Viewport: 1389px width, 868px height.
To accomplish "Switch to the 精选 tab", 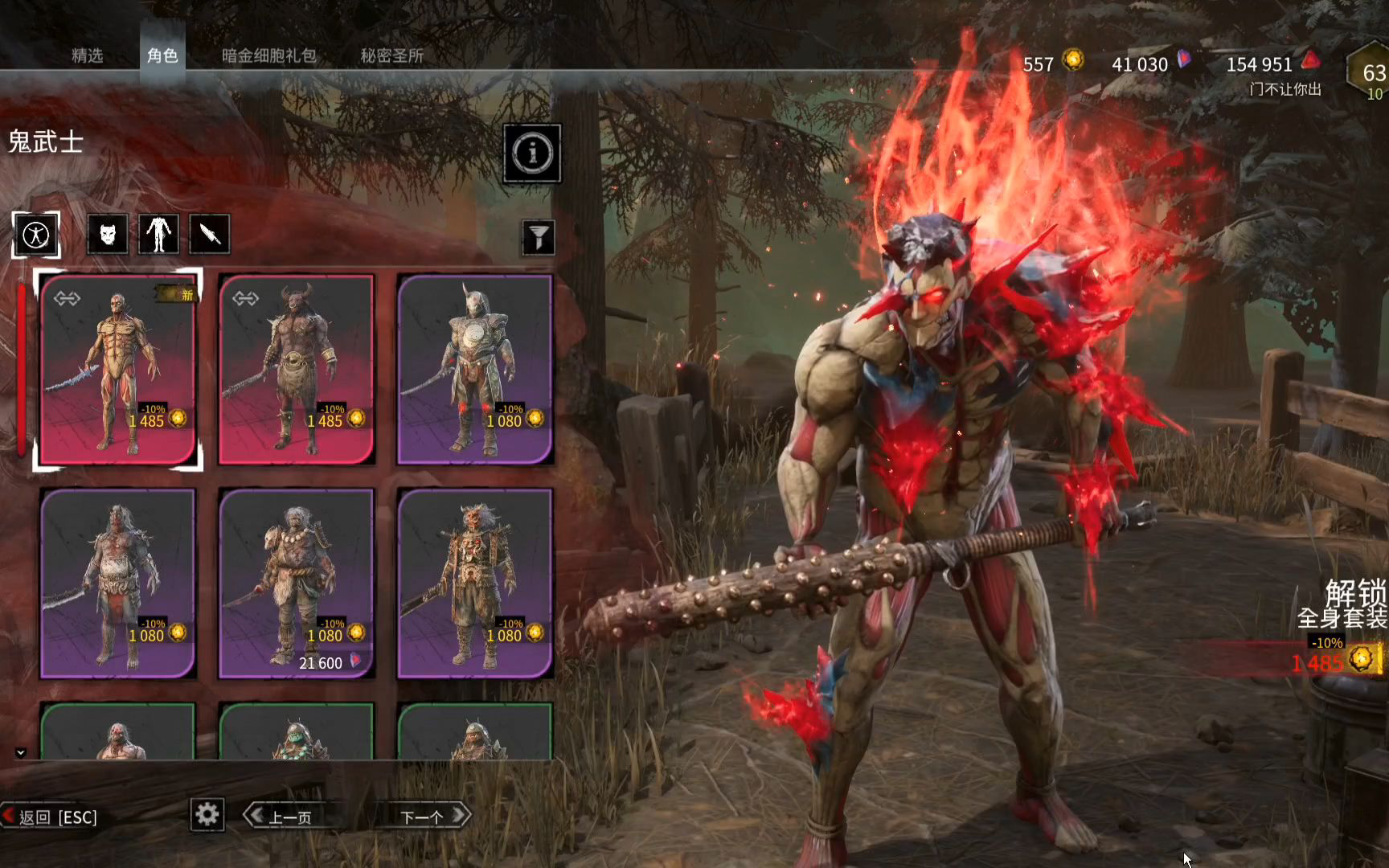I will (x=87, y=55).
